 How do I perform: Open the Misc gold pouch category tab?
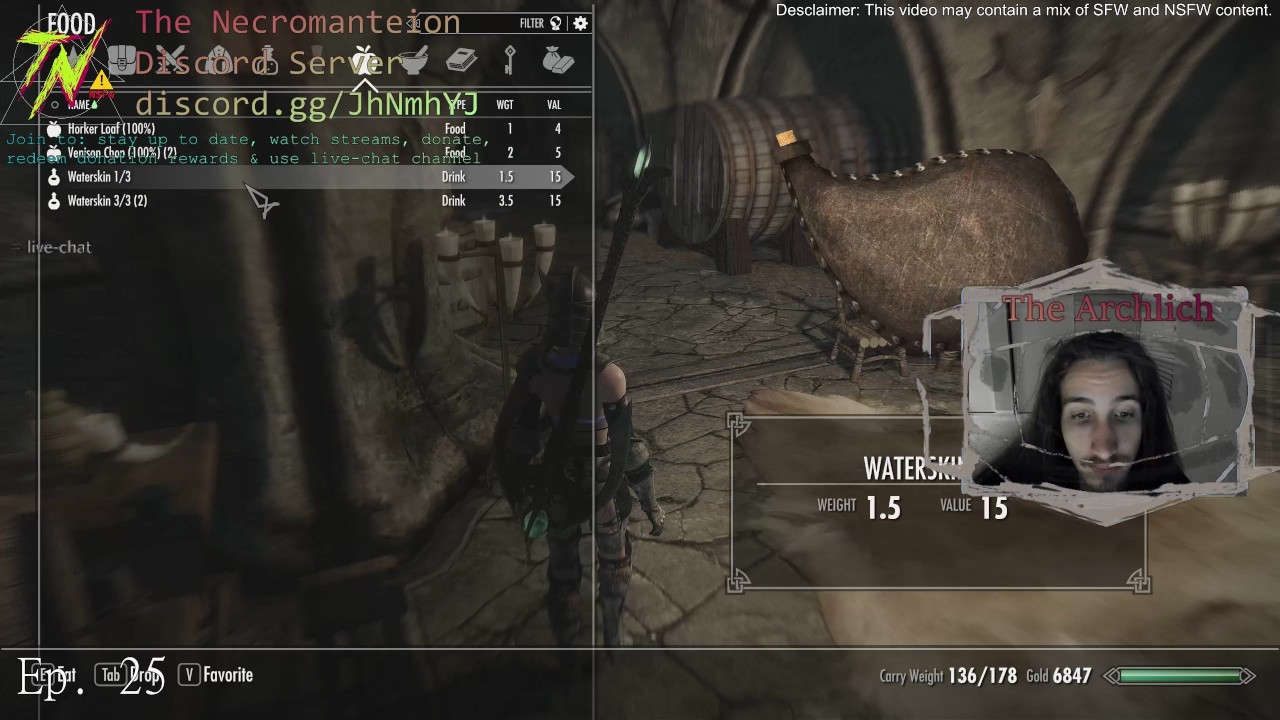pyautogui.click(x=557, y=61)
